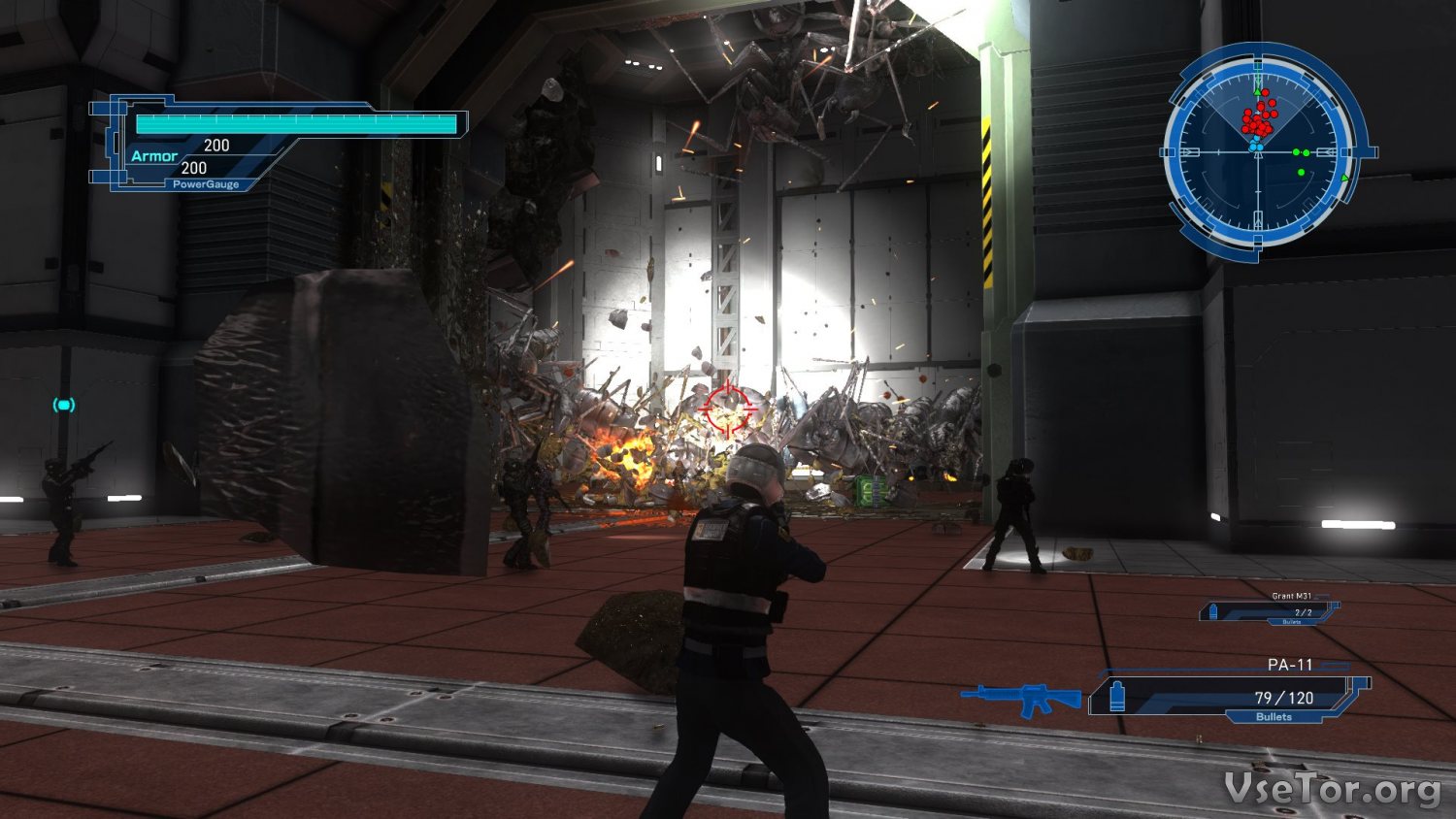Switch to the Grant M31 weapon slot
Screen dimensions: 1456x819
pyautogui.click(x=1270, y=610)
